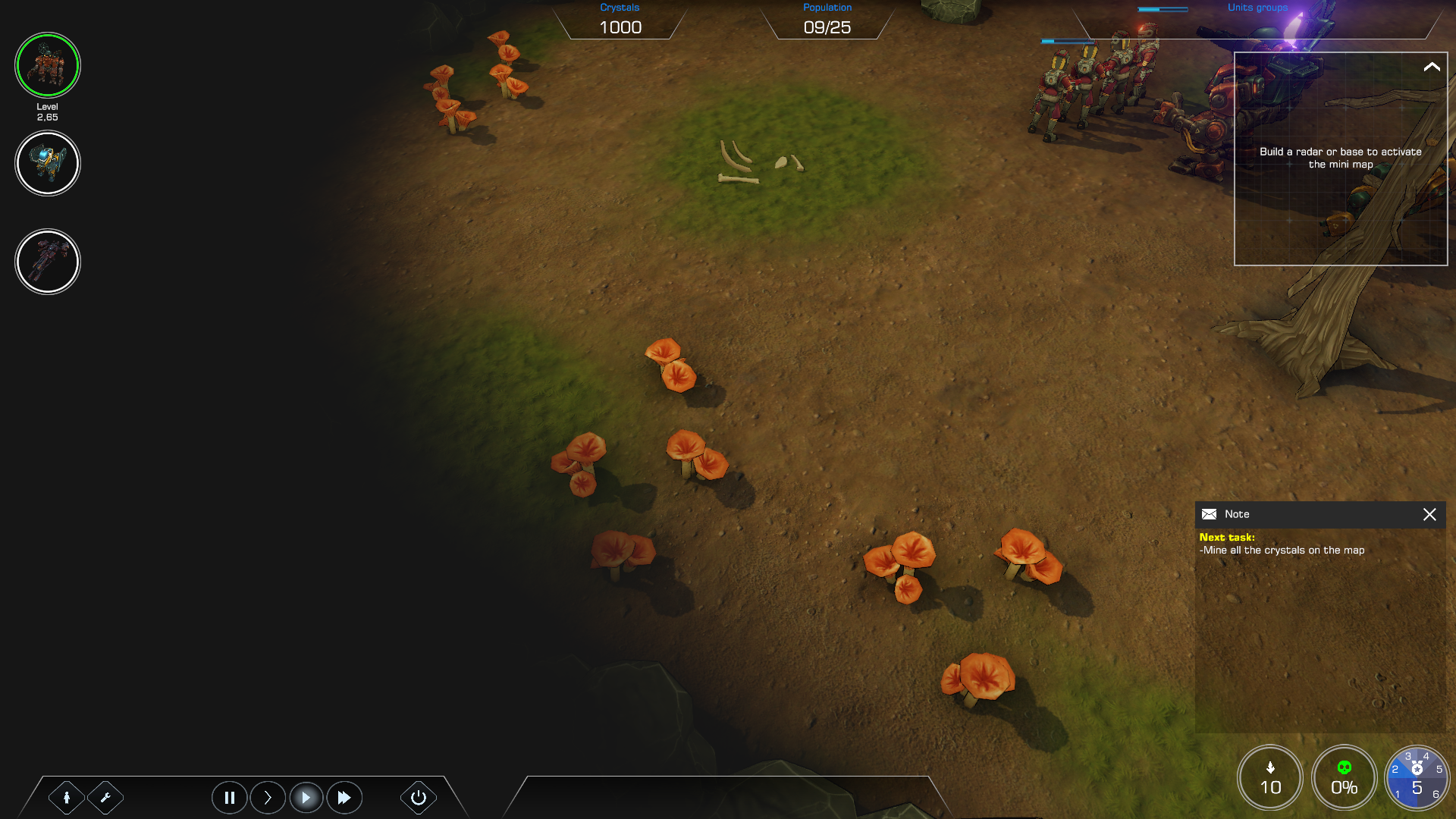This screenshot has width=1456, height=819.
Task: Click the single-step chevron speed button
Action: pos(268,798)
